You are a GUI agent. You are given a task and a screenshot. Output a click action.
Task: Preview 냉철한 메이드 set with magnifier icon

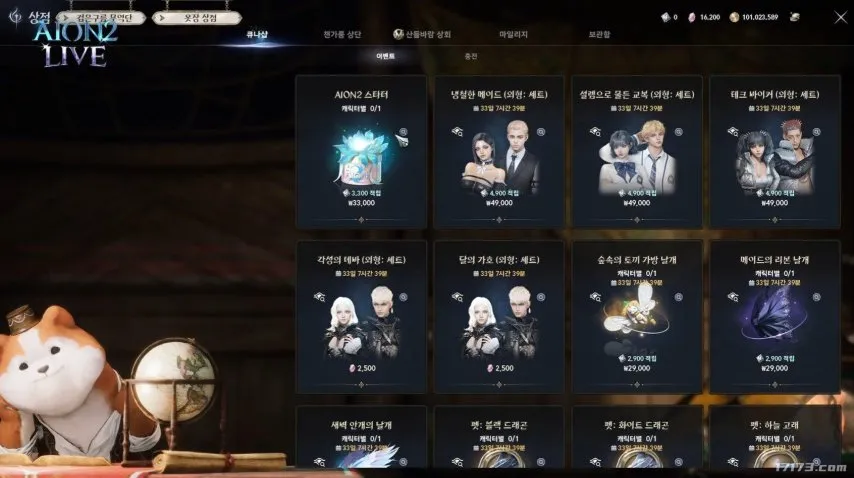[541, 131]
